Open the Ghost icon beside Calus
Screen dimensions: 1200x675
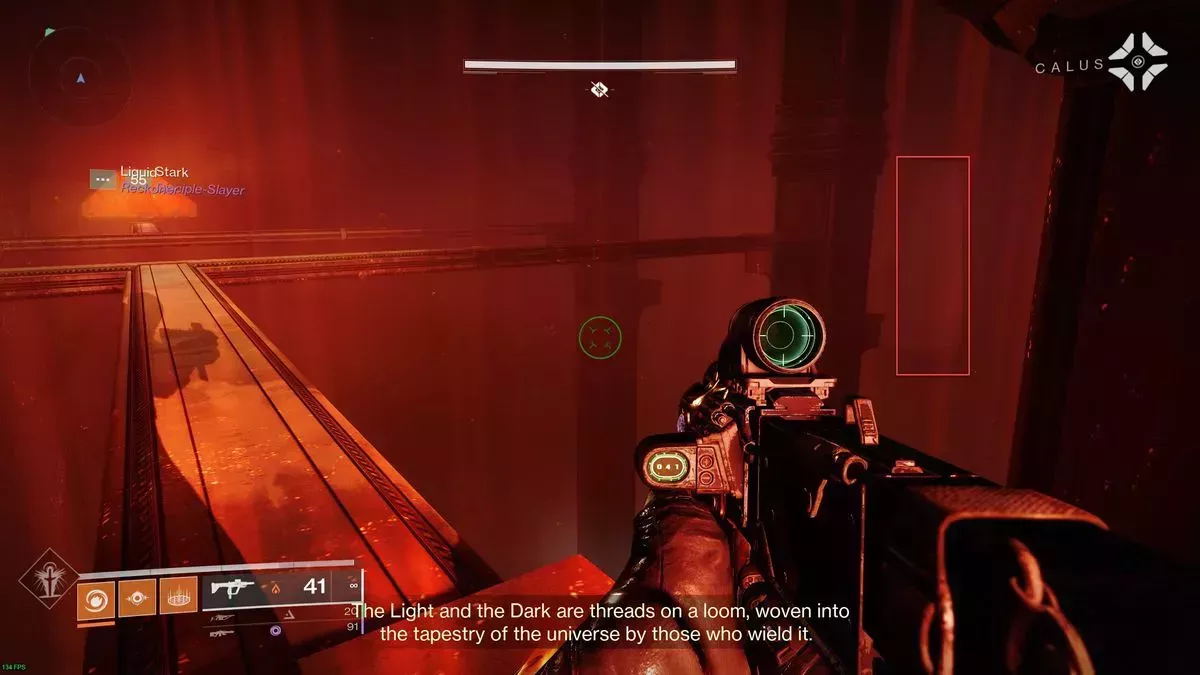pyautogui.click(x=1138, y=62)
